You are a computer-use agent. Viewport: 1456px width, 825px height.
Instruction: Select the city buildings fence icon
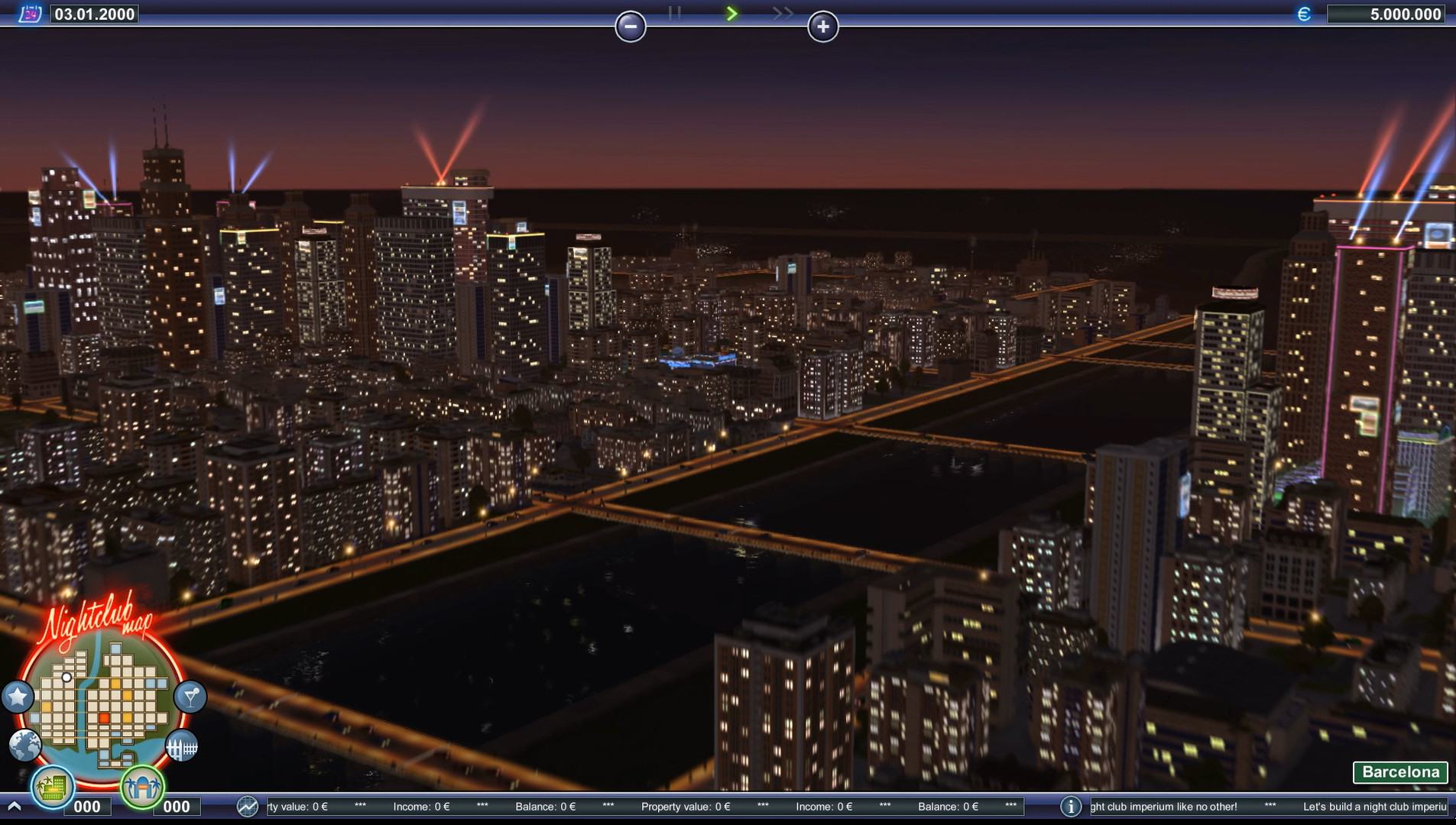click(x=182, y=745)
